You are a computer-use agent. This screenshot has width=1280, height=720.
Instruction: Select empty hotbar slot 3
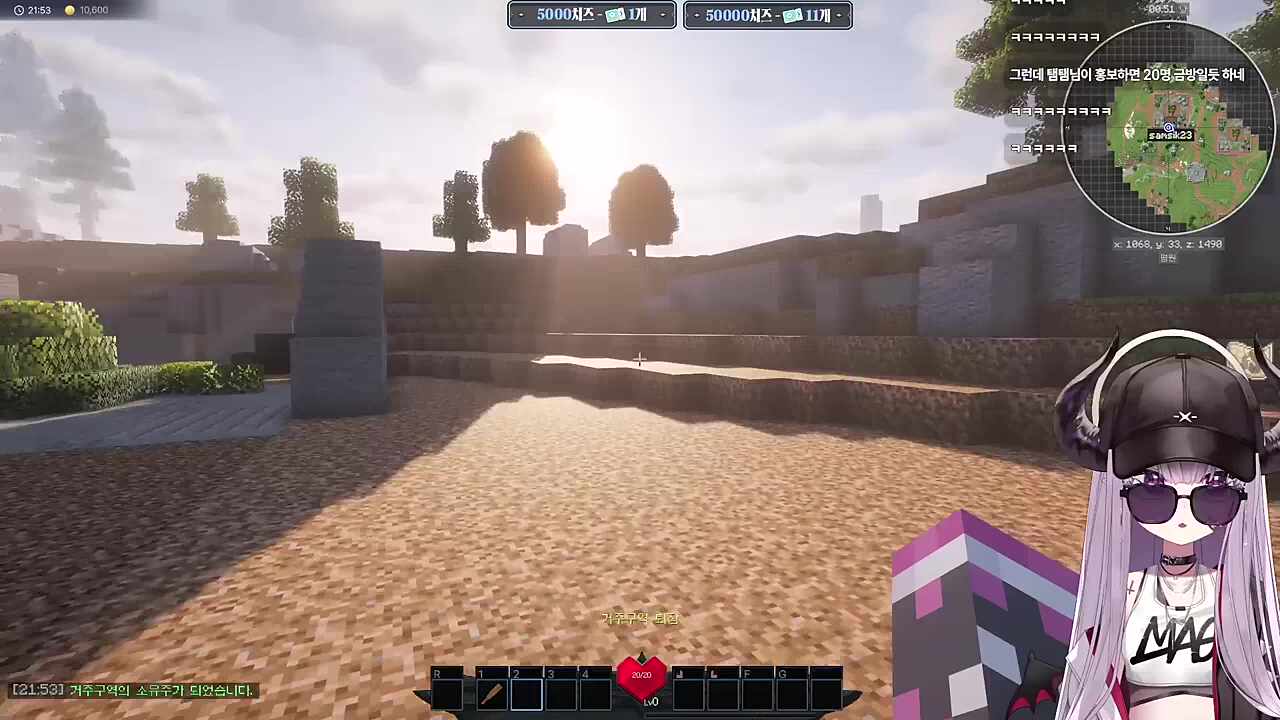561,693
